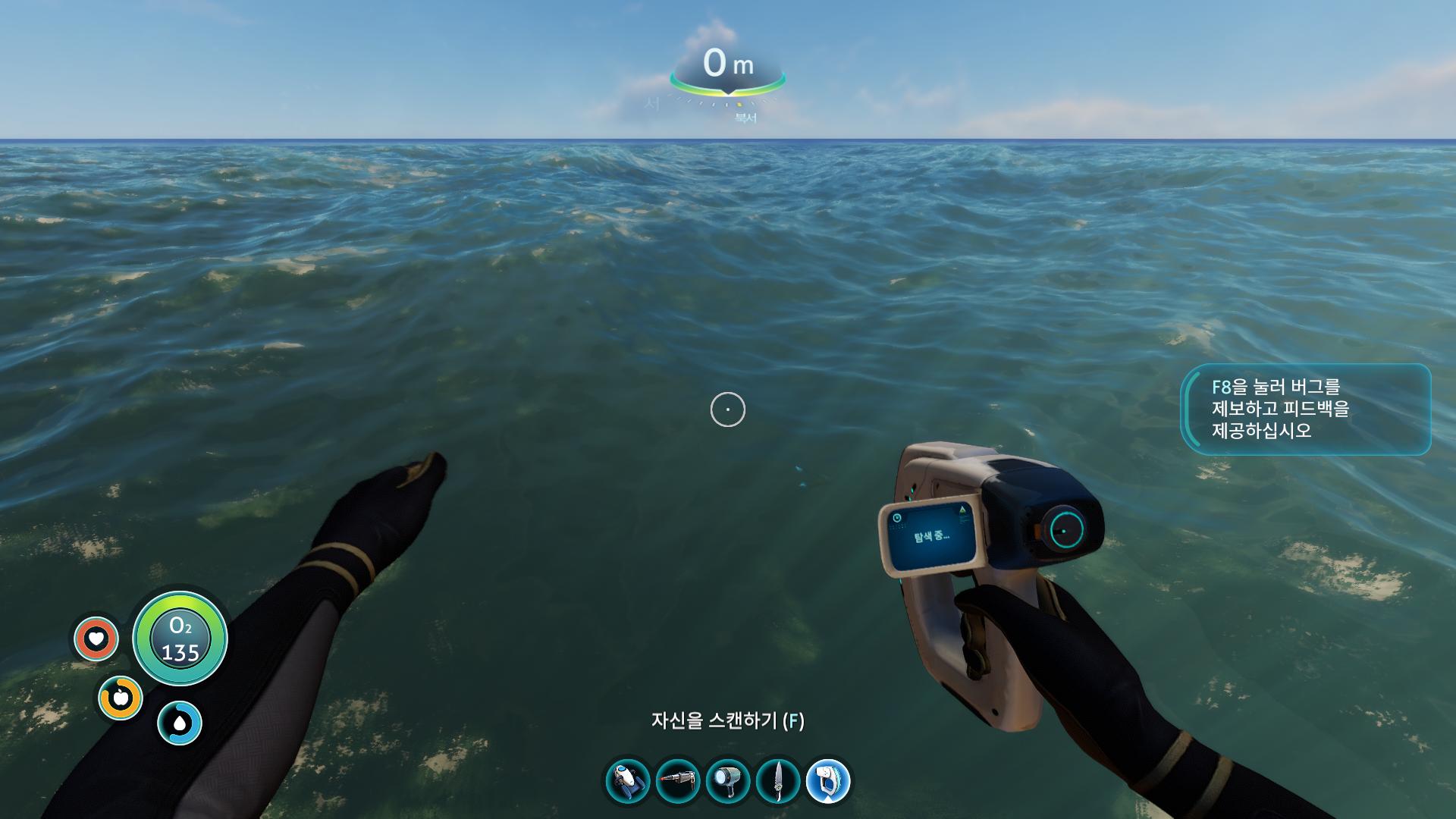Choose the survival knife slot

tap(778, 781)
